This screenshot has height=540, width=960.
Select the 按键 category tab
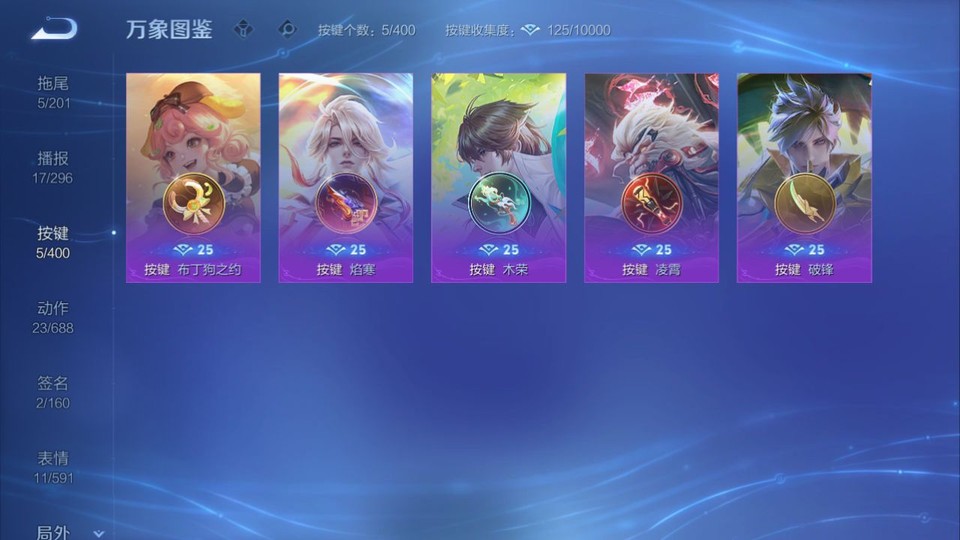[x=54, y=242]
